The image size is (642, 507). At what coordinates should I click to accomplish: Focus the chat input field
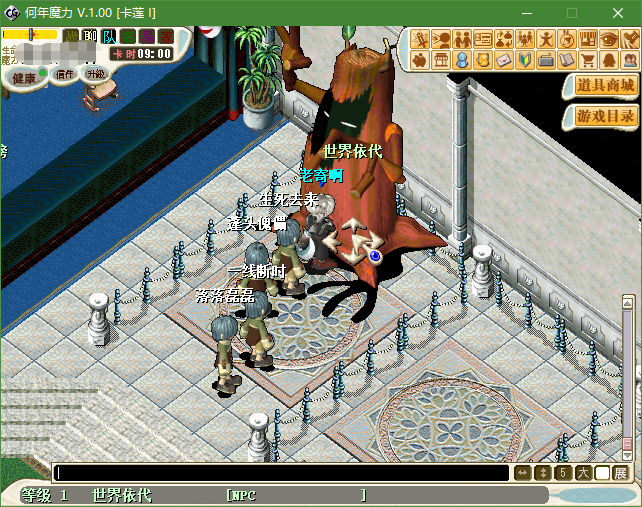click(280, 473)
